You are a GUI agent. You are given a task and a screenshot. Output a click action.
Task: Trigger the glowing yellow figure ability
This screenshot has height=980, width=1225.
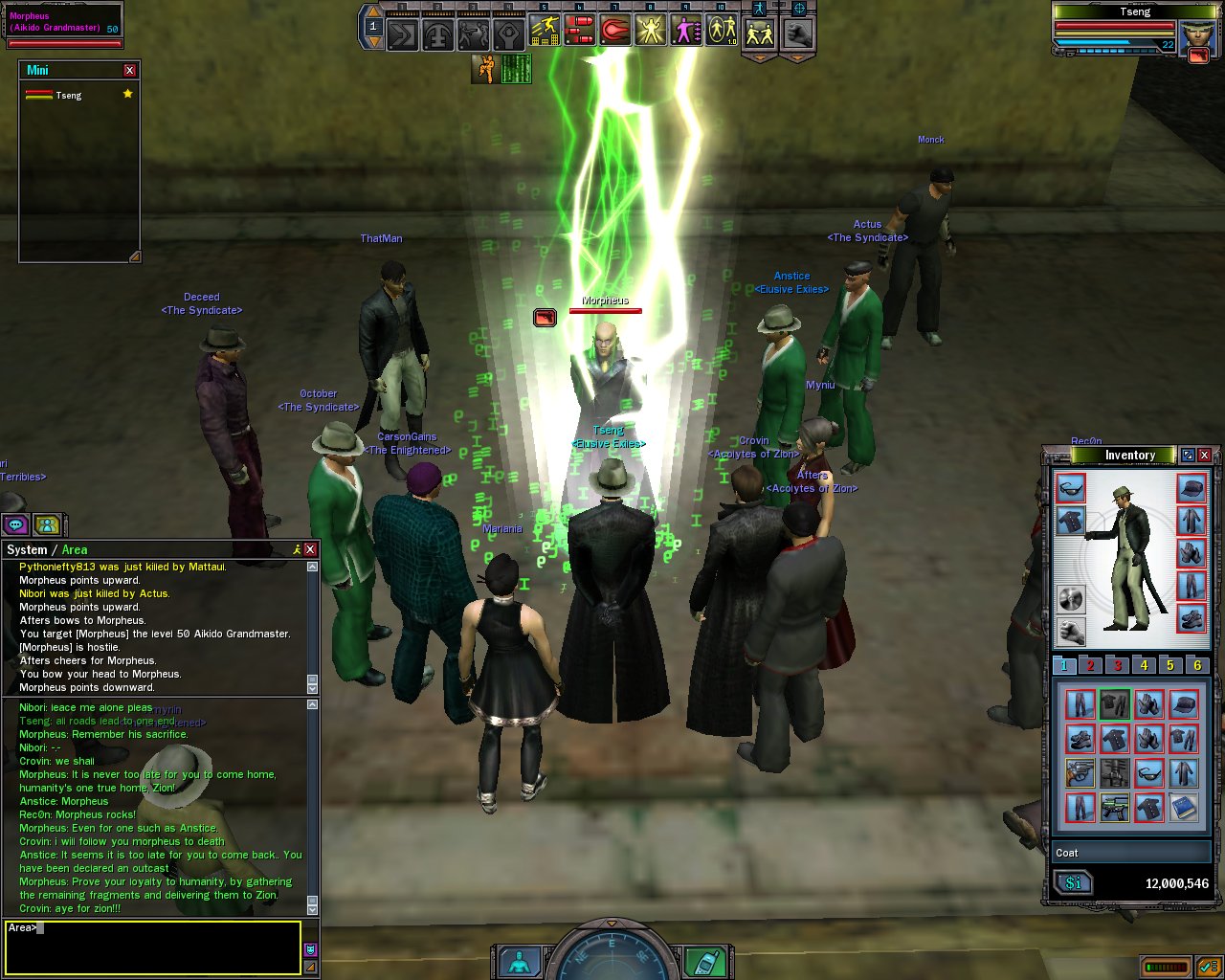[x=650, y=32]
